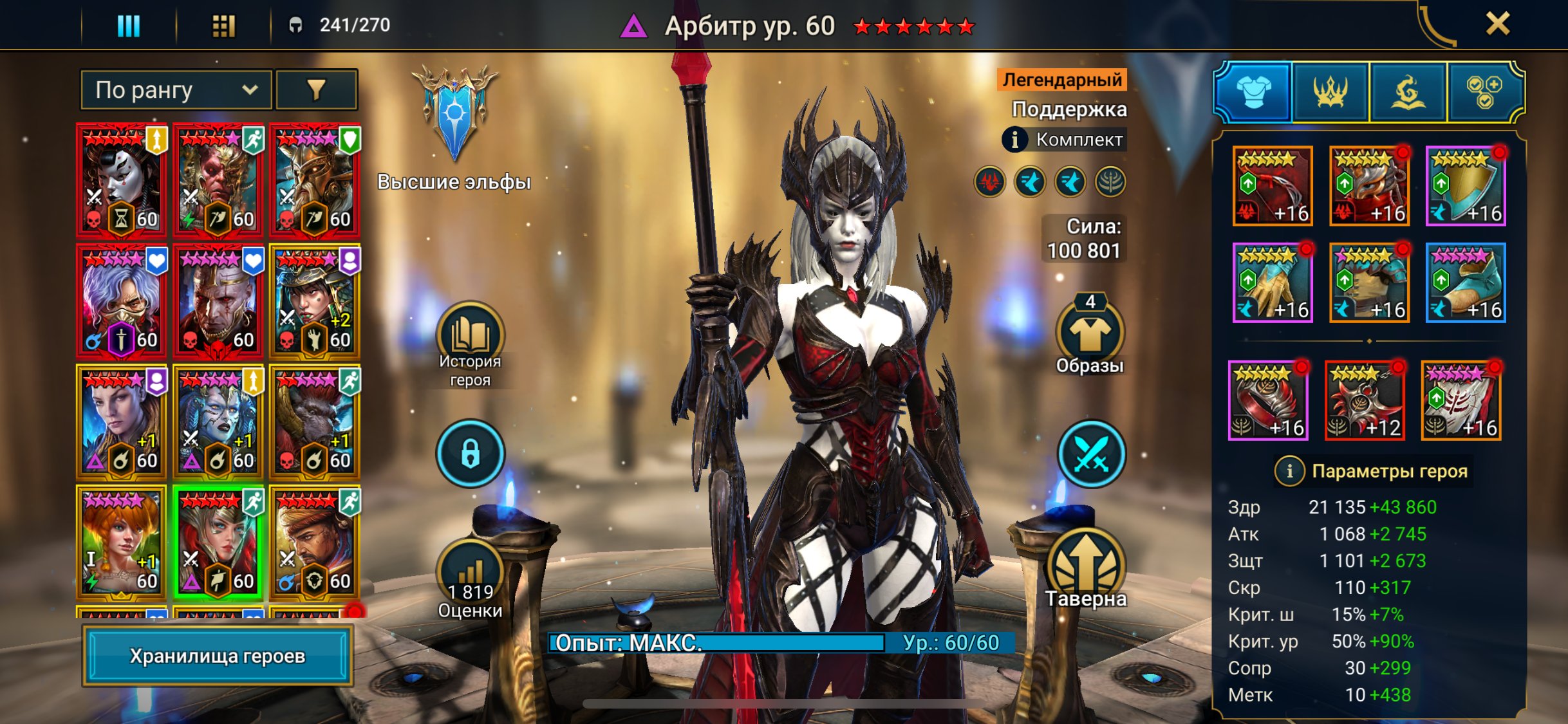Toggle the hero lock padlock button

470,453
